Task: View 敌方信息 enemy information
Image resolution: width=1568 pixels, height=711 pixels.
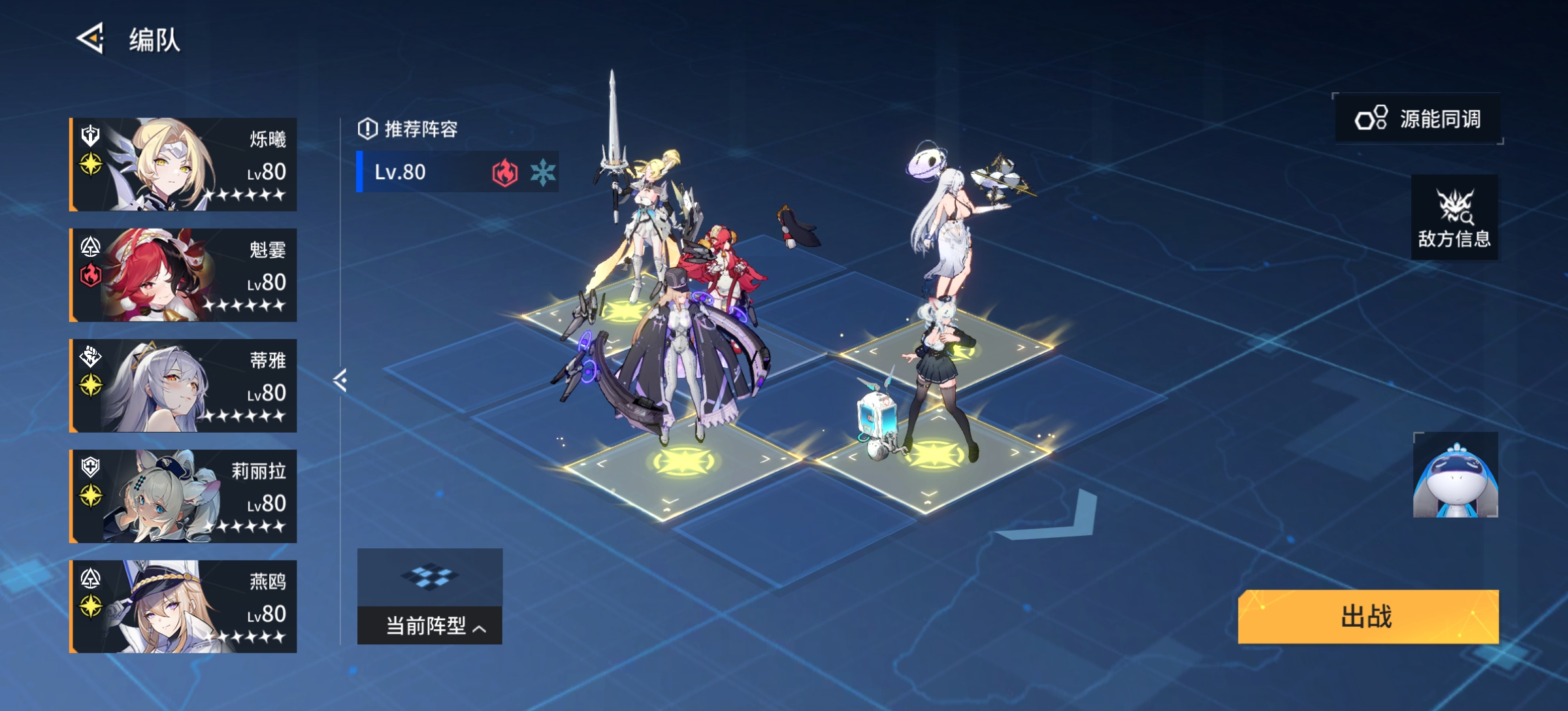Action: pos(1454,218)
